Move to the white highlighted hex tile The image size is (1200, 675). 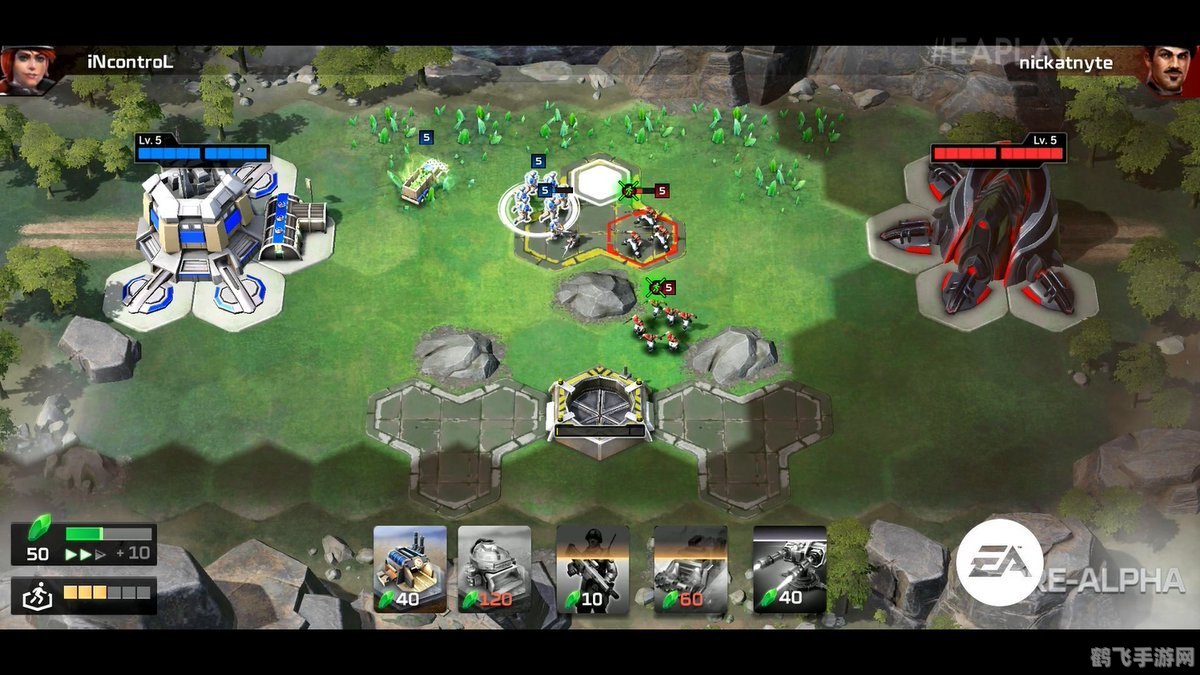click(600, 183)
